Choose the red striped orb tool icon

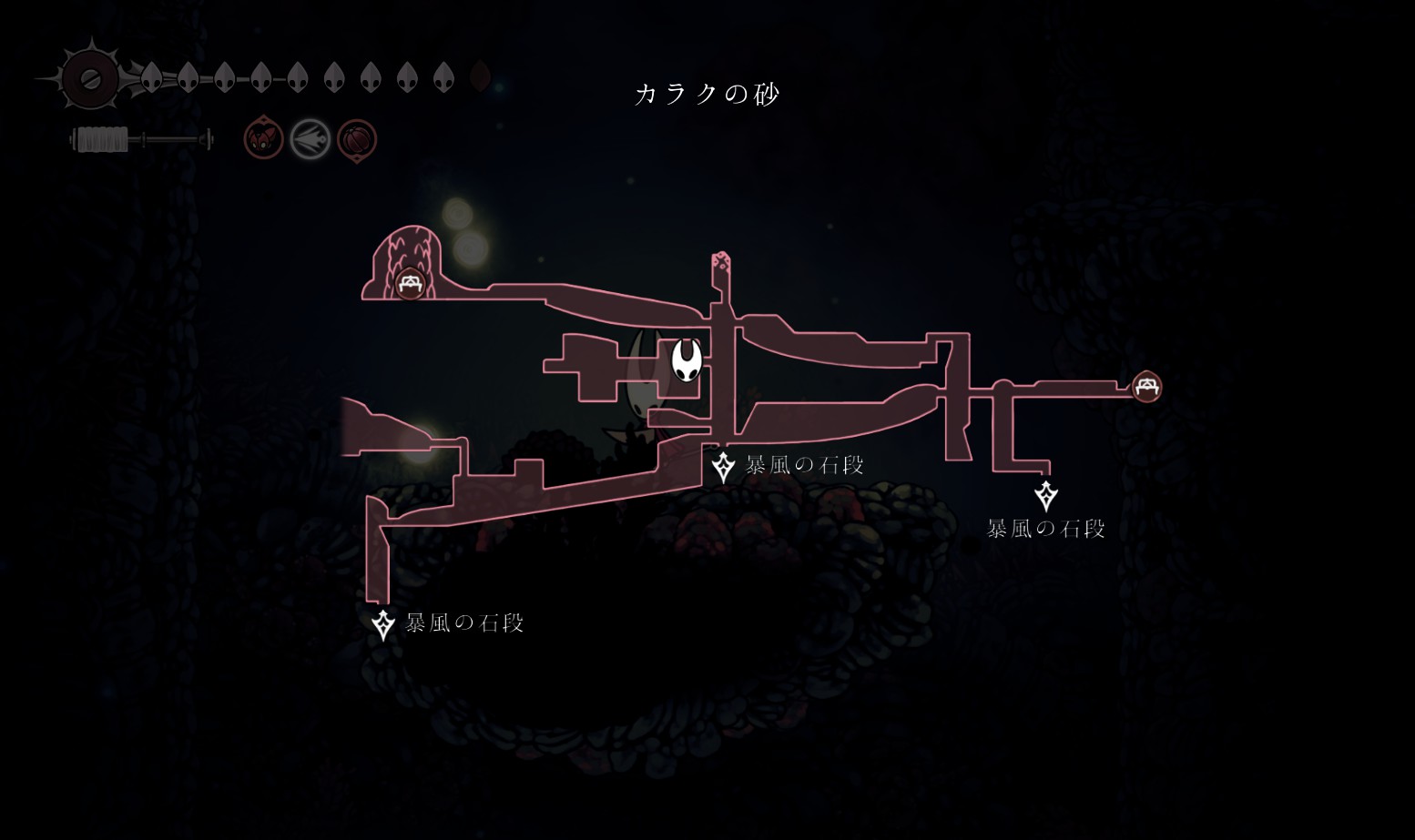pos(357,140)
